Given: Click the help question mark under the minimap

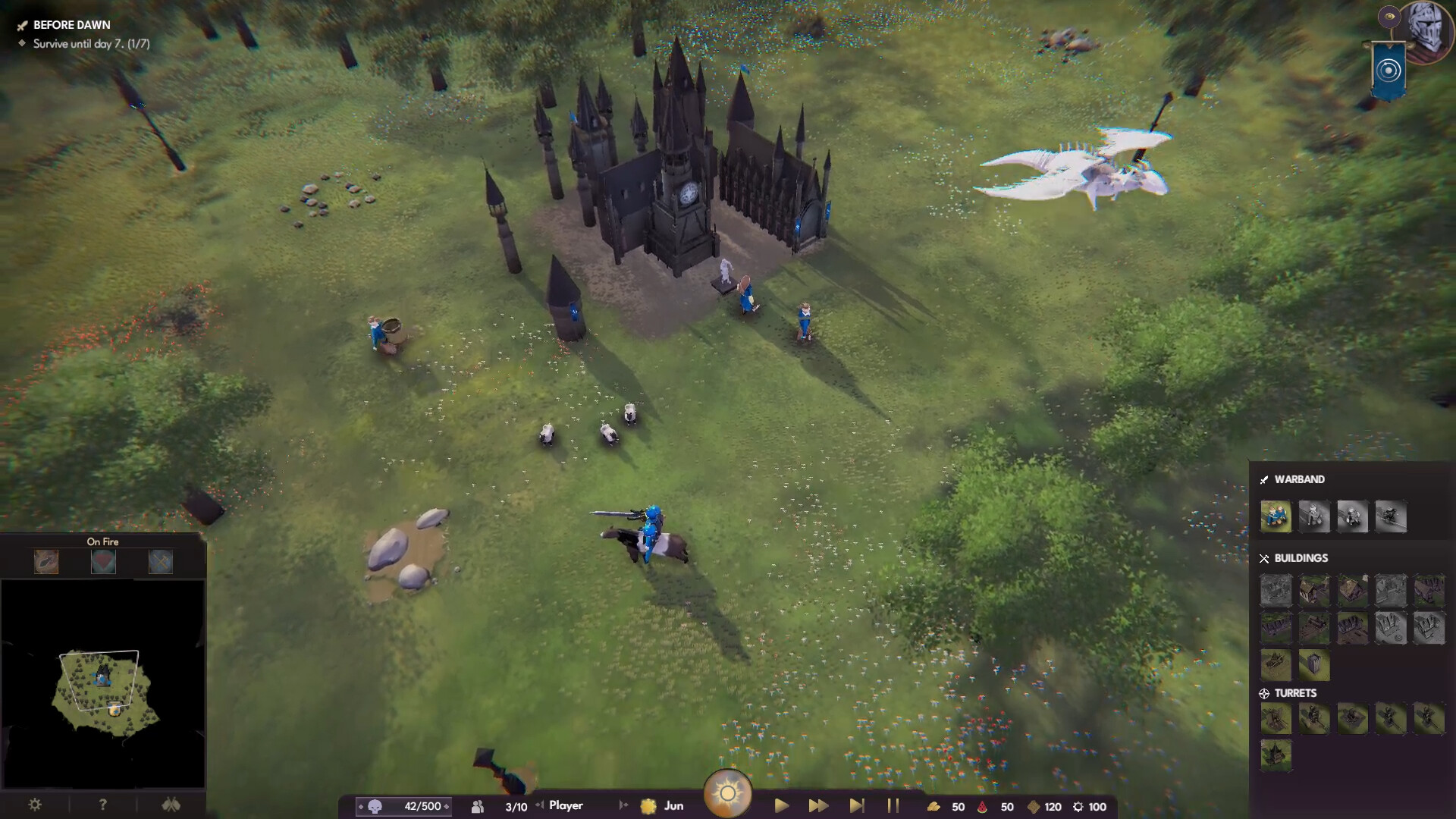Looking at the screenshot, I should click(x=102, y=805).
